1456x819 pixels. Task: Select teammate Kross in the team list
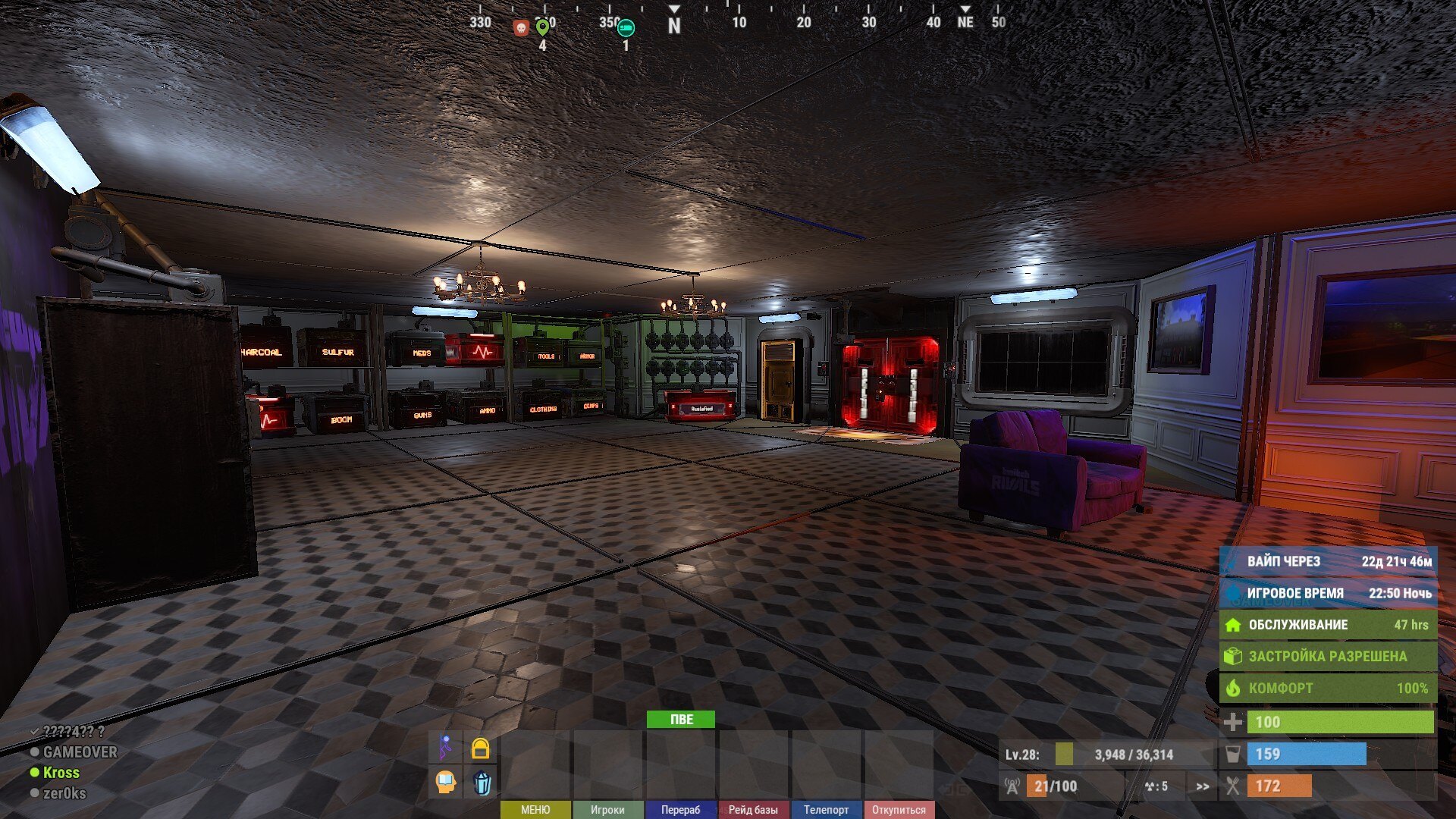pyautogui.click(x=61, y=773)
